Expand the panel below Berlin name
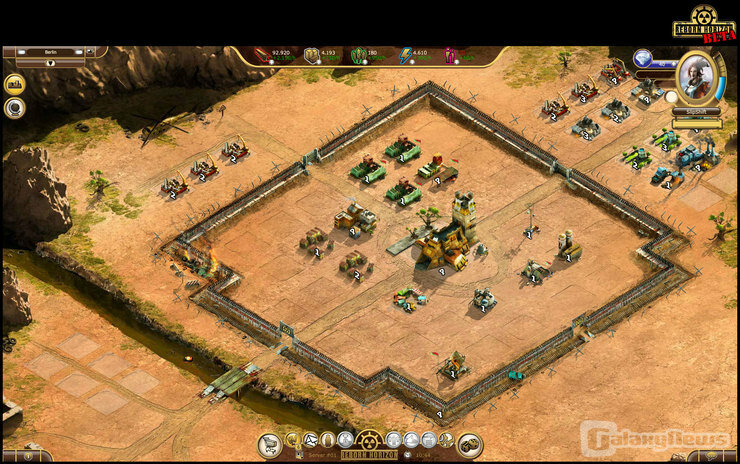Screen dimensions: 740x464 pyautogui.click(x=50, y=62)
